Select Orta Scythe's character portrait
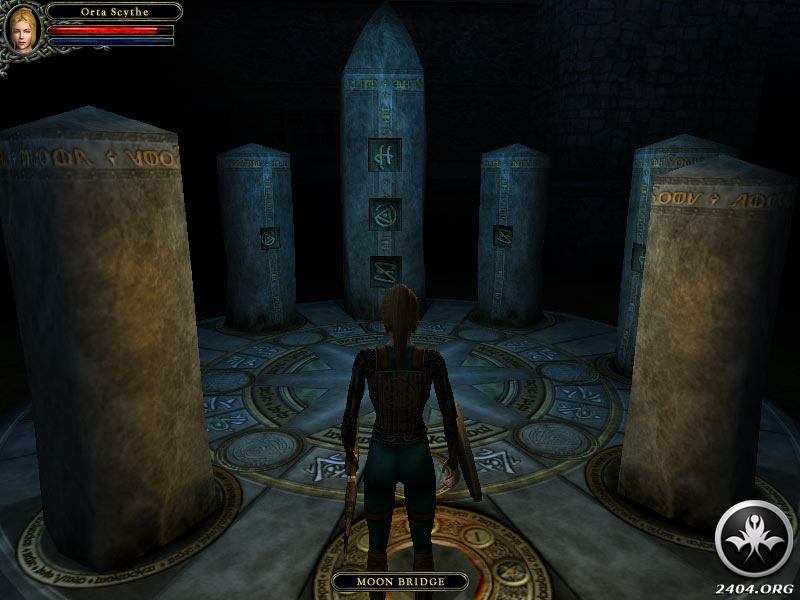800x600 pixels. click(23, 27)
